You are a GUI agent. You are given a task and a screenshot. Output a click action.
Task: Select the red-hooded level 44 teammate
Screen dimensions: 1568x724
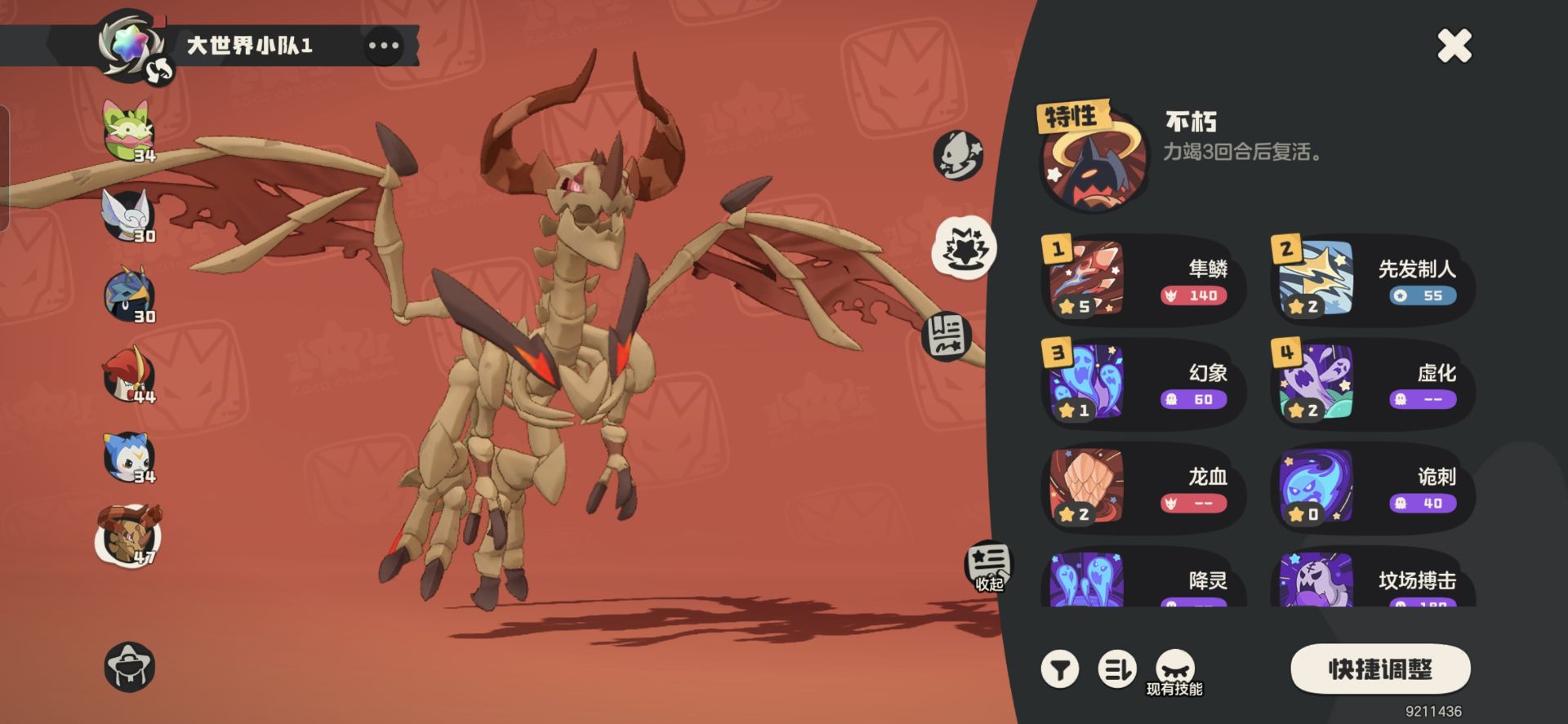(x=128, y=375)
